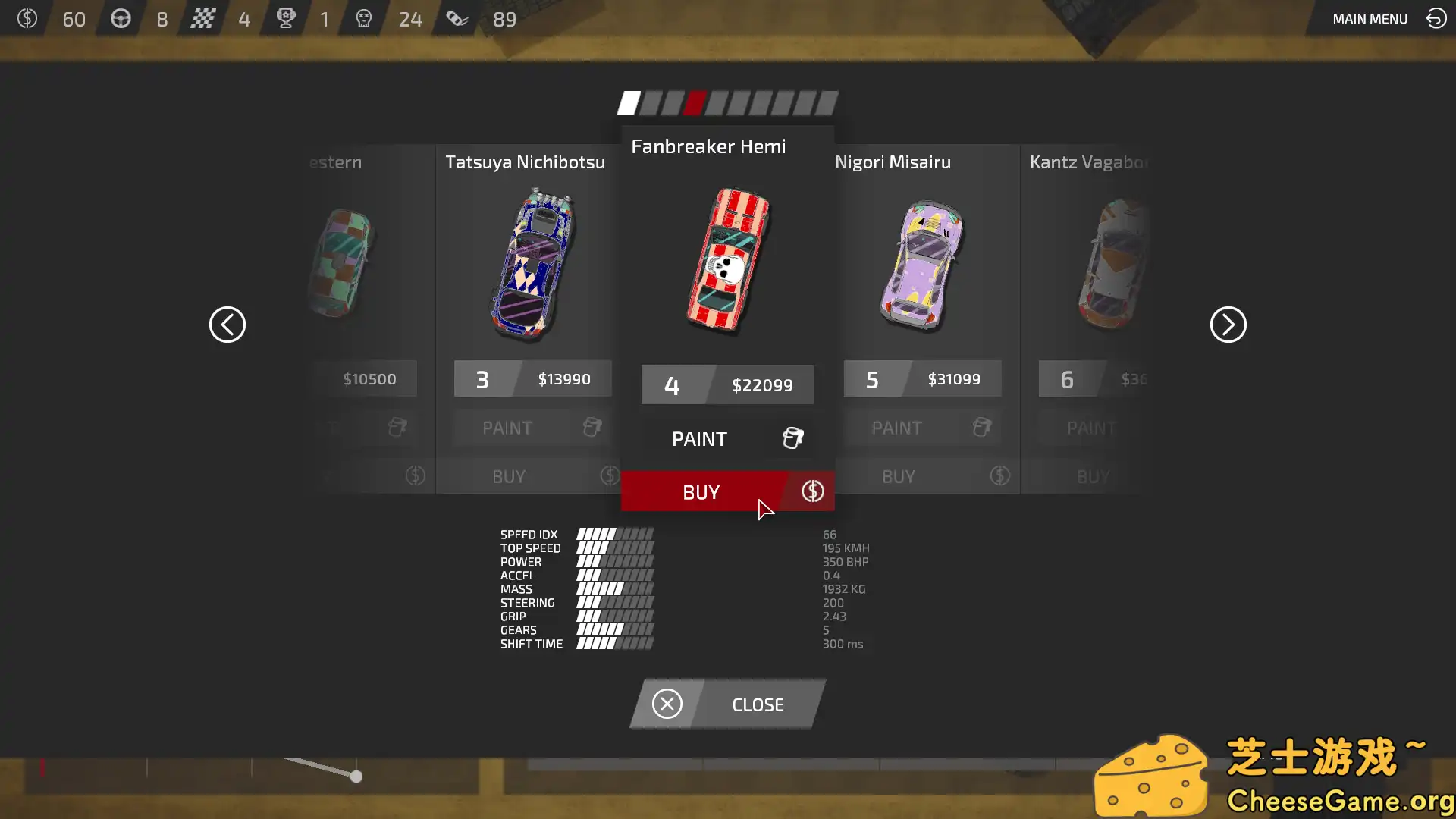Image resolution: width=1456 pixels, height=819 pixels.
Task: Click the left carousel arrow
Action: point(227,325)
